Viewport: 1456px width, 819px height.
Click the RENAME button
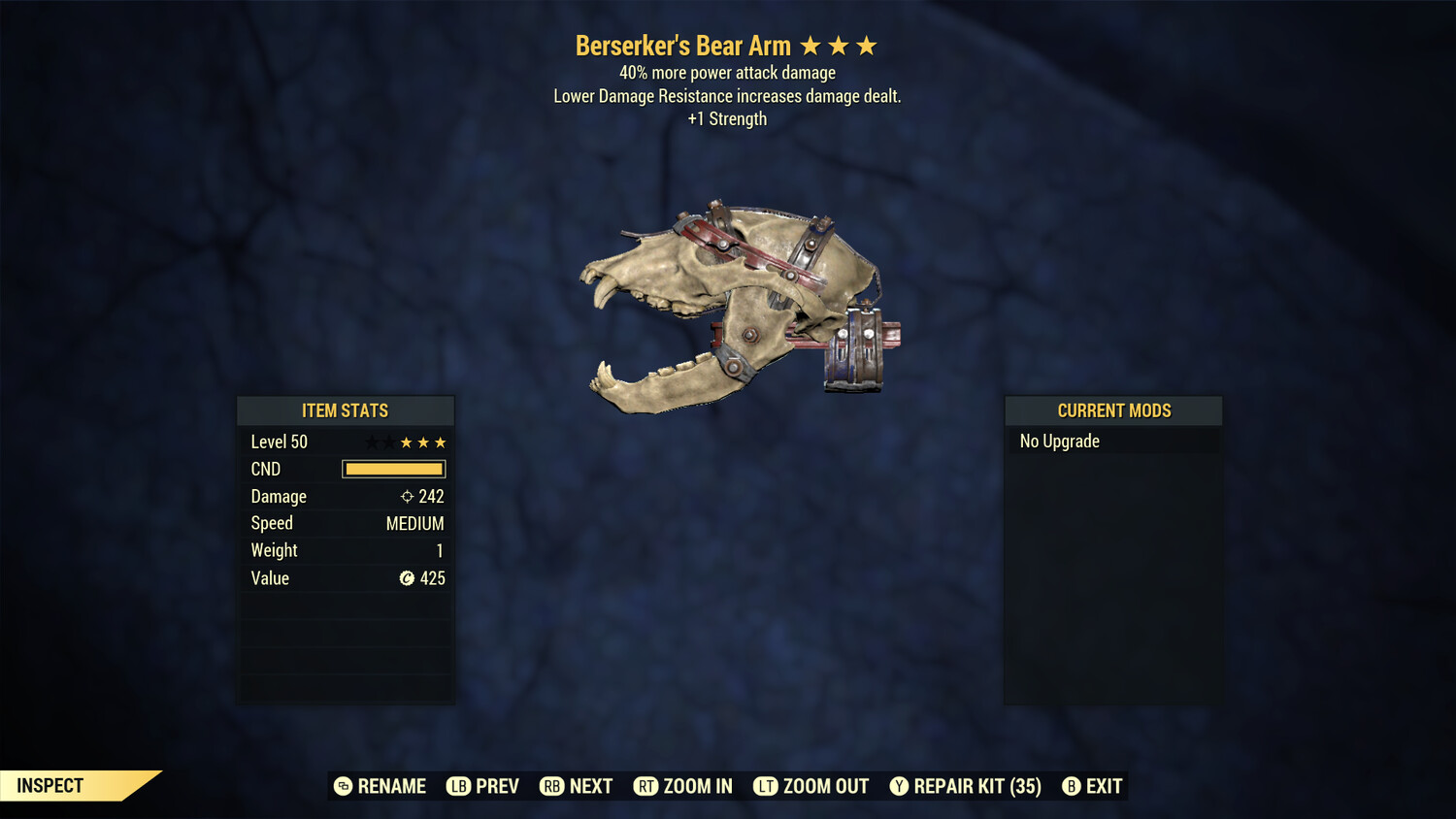point(392,786)
